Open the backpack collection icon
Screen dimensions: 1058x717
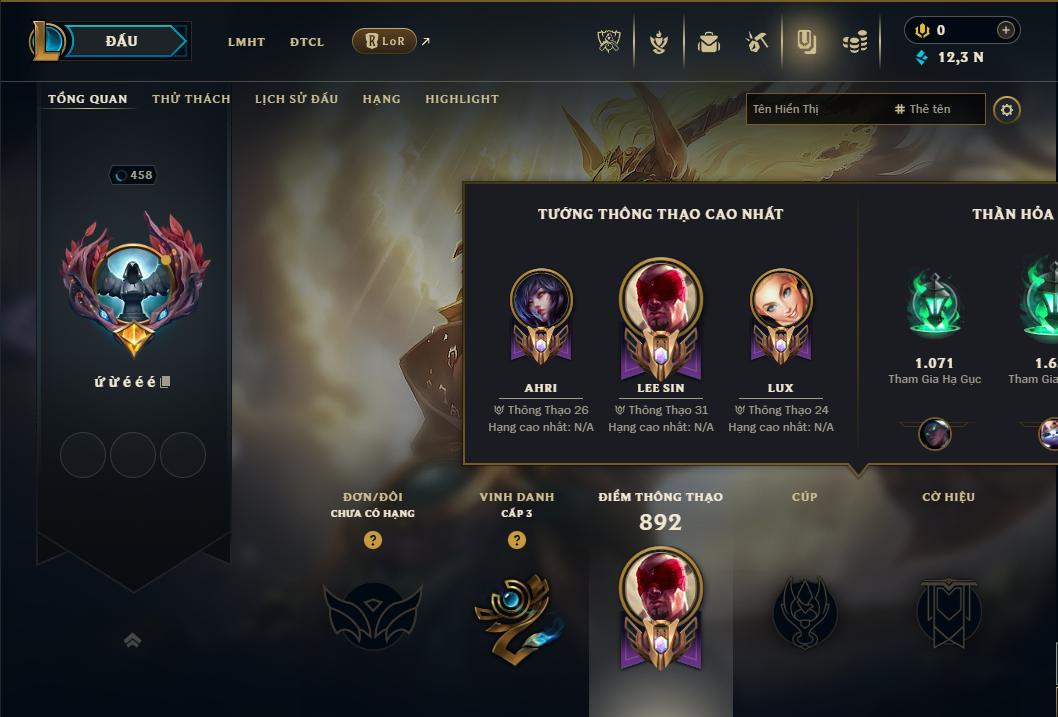tap(709, 42)
